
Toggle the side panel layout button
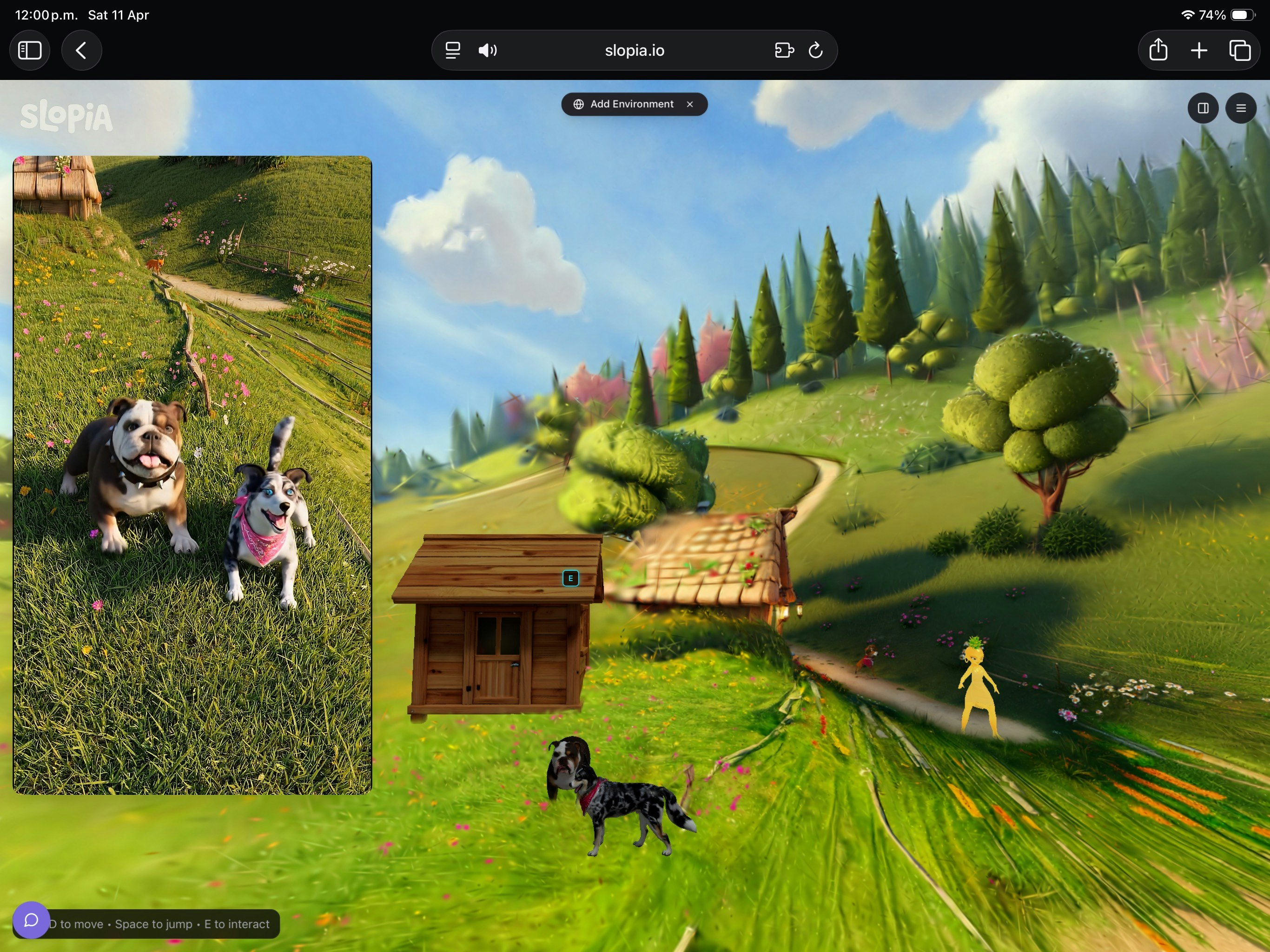[1203, 108]
